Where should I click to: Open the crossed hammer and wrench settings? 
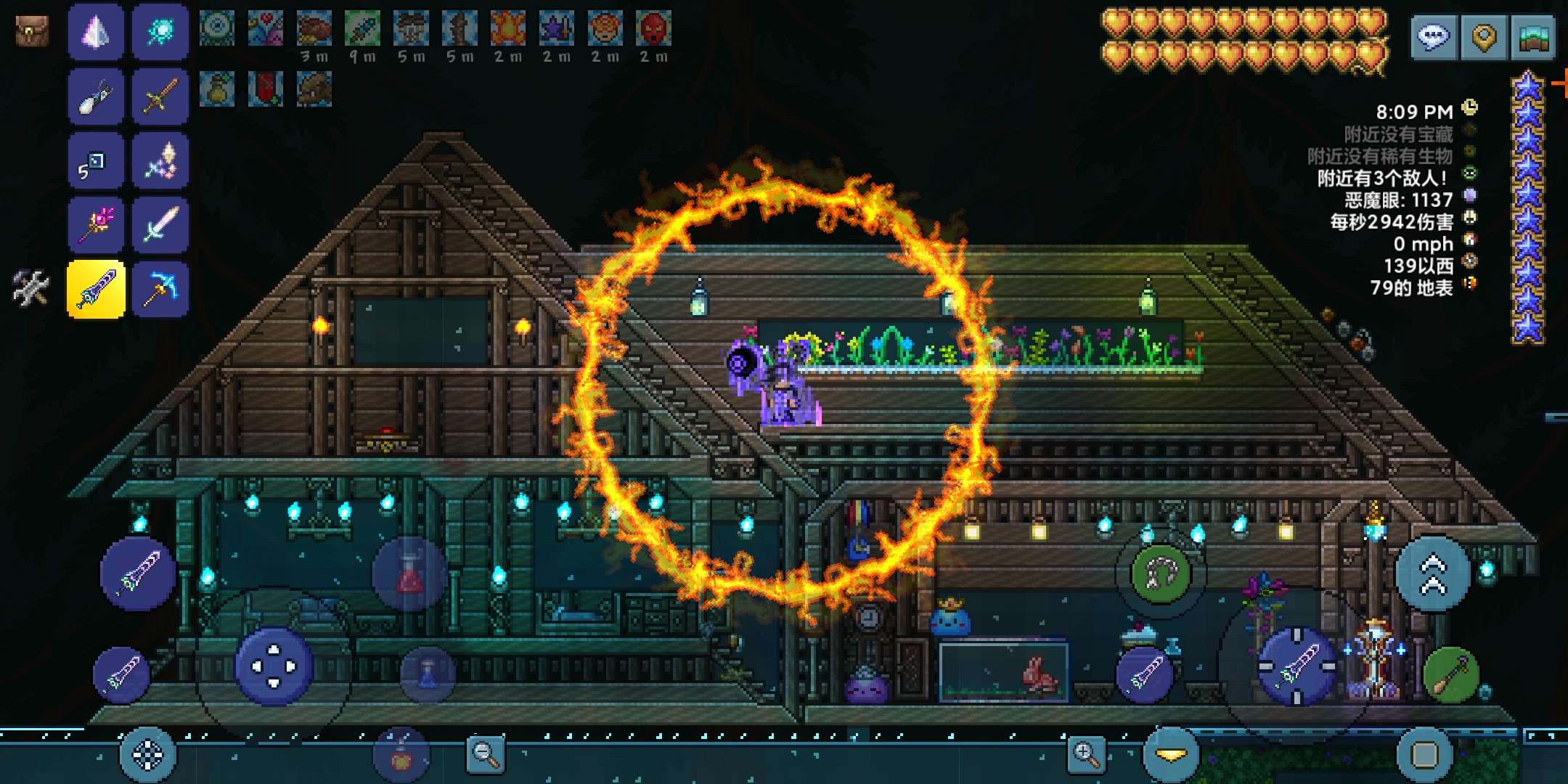[x=30, y=287]
